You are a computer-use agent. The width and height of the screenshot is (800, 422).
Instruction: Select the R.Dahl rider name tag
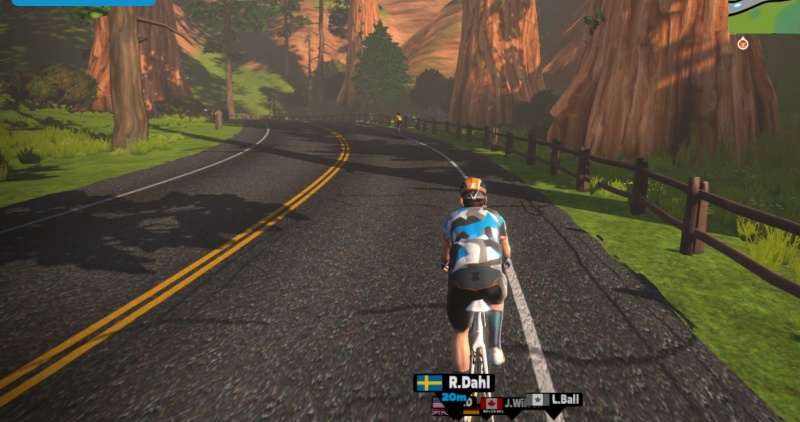pos(455,382)
